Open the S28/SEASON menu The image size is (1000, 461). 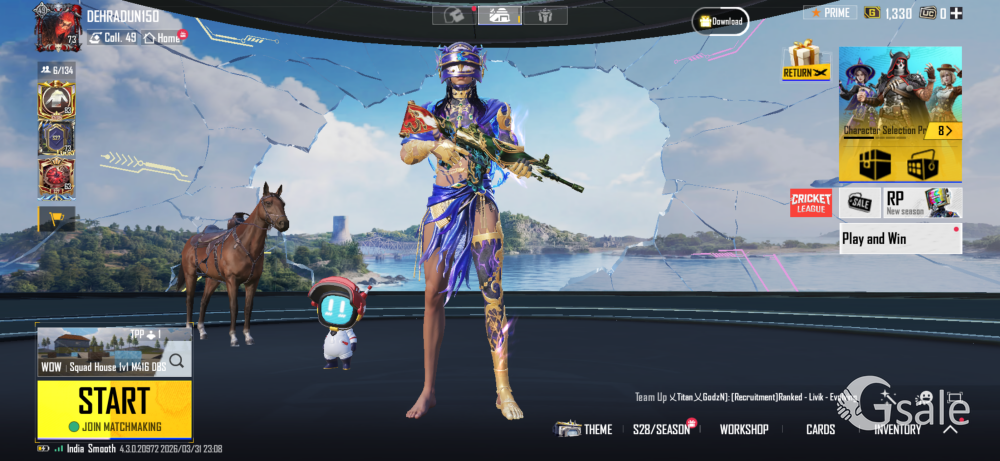[x=662, y=429]
